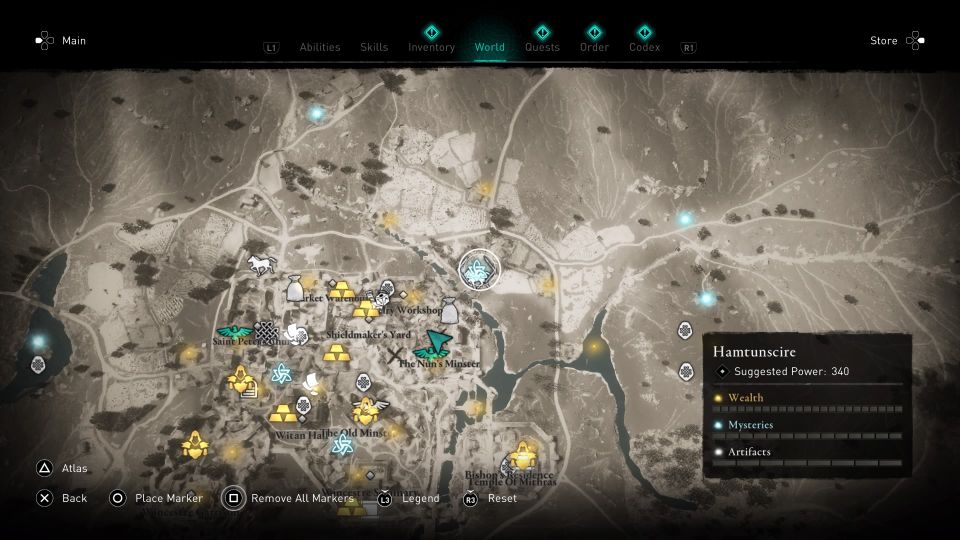The height and width of the screenshot is (540, 960).
Task: Open the Skills tab
Action: point(374,47)
